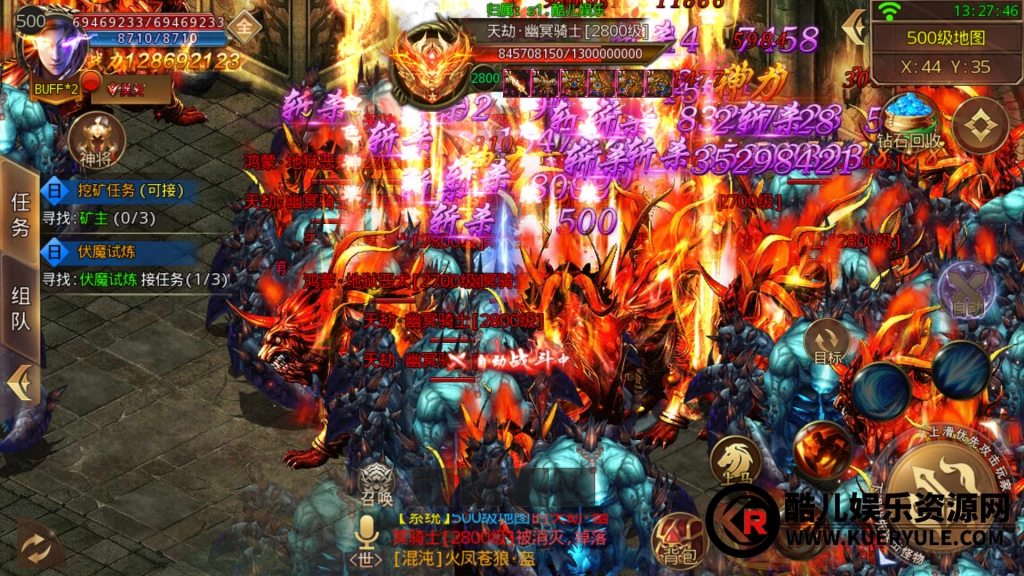Select the 挖矿任务 mining quest entry
This screenshot has height=576, width=1024.
click(118, 189)
